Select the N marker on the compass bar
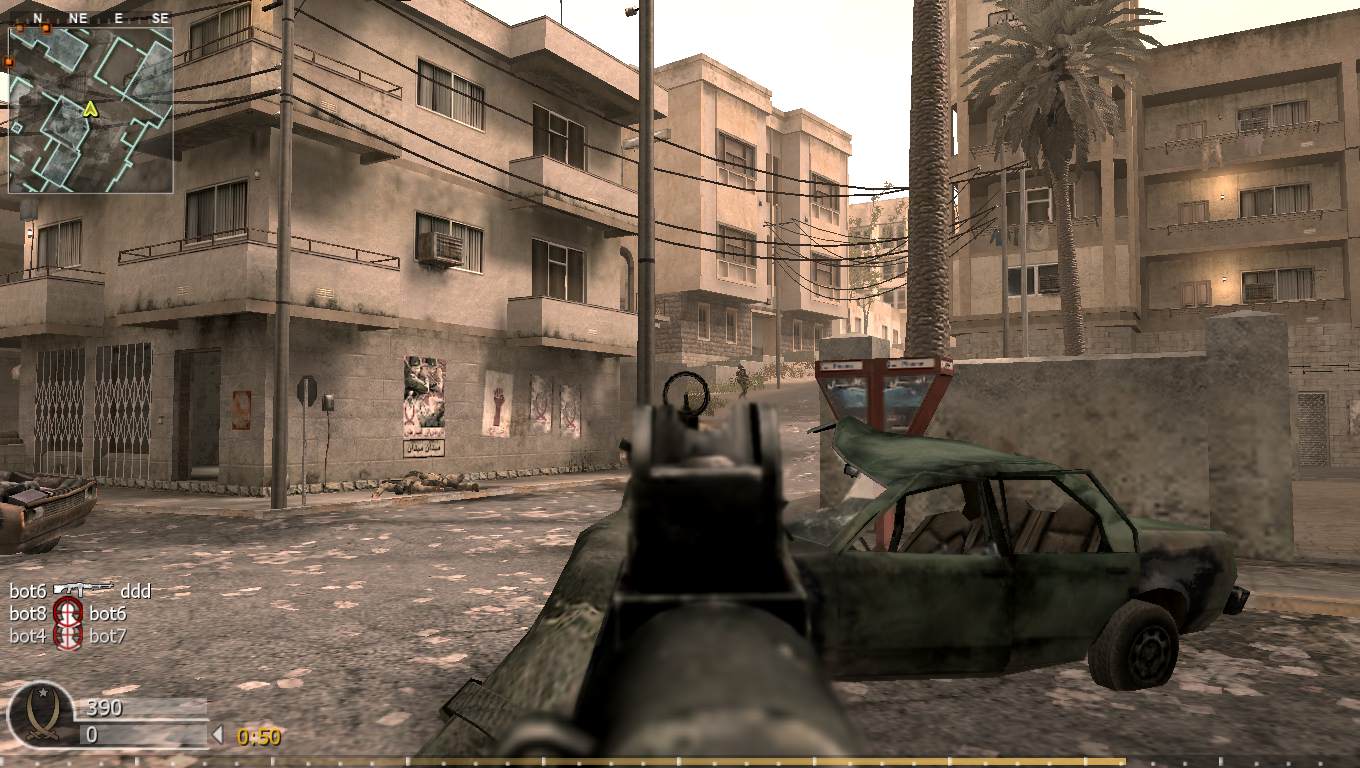Viewport: 1360px width, 768px height. click(38, 17)
